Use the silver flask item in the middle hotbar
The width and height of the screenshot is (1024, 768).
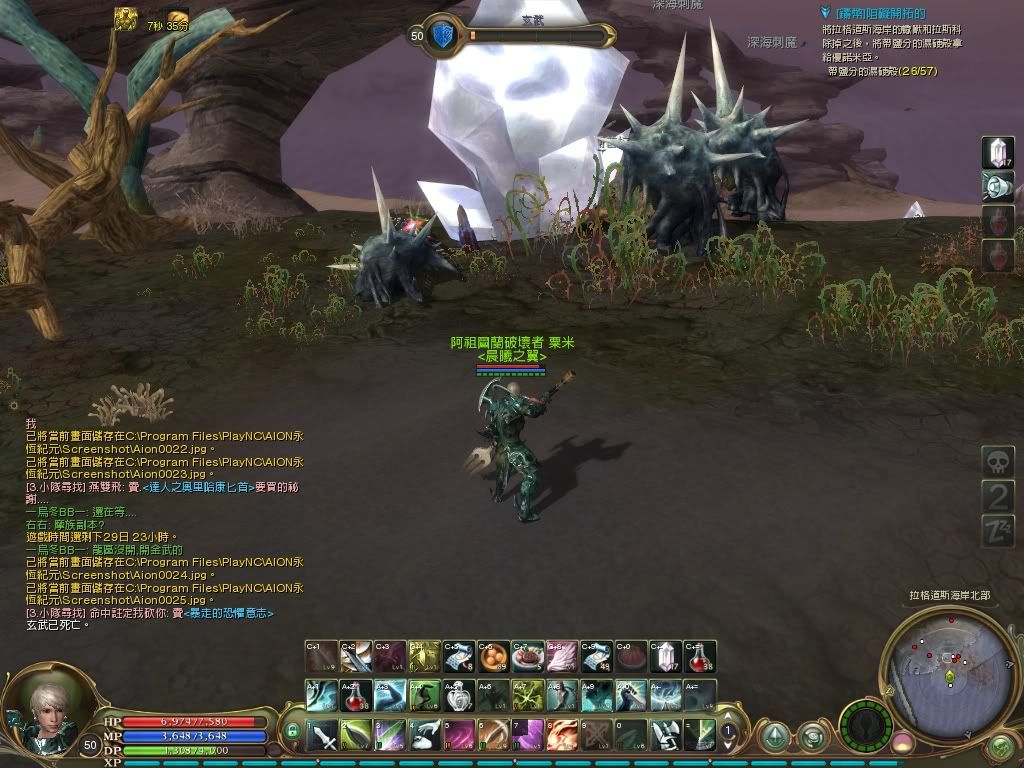(x=459, y=695)
